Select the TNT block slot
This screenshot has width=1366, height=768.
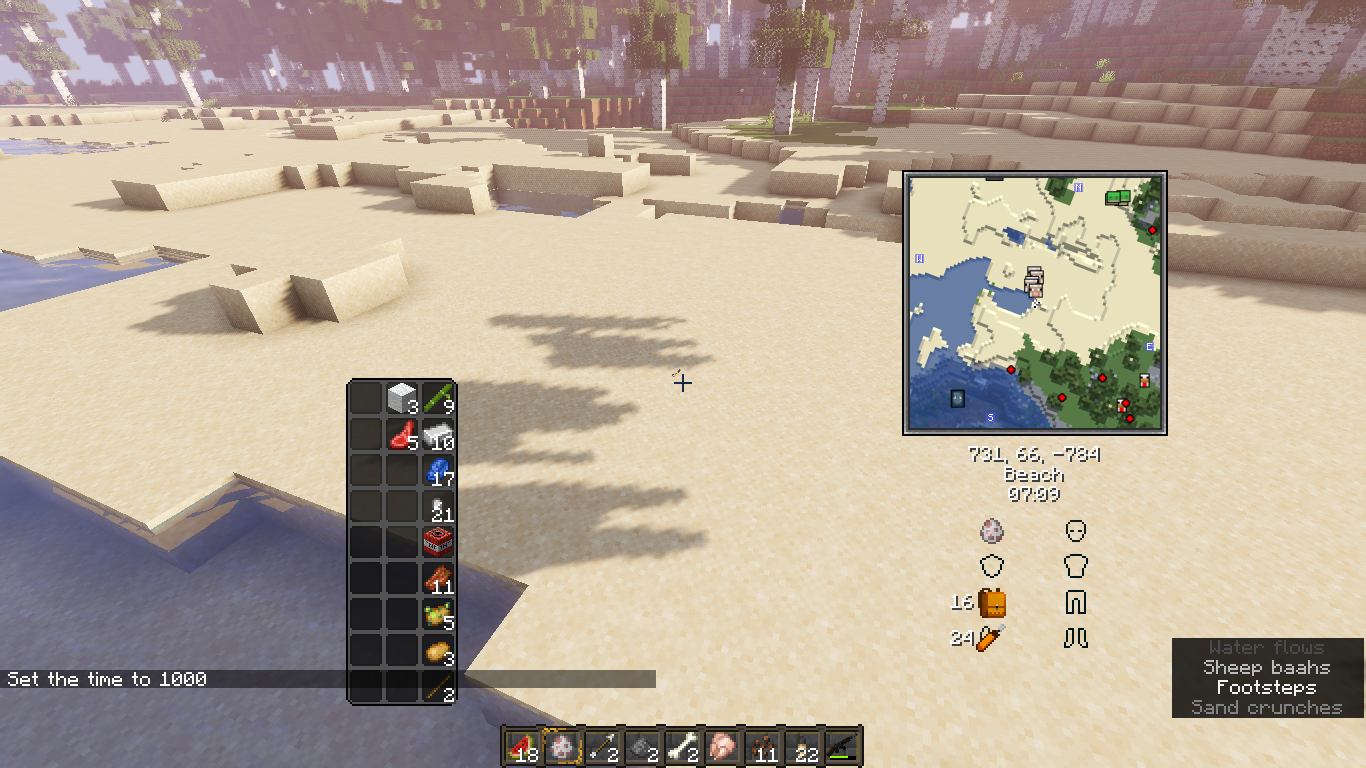(x=438, y=543)
